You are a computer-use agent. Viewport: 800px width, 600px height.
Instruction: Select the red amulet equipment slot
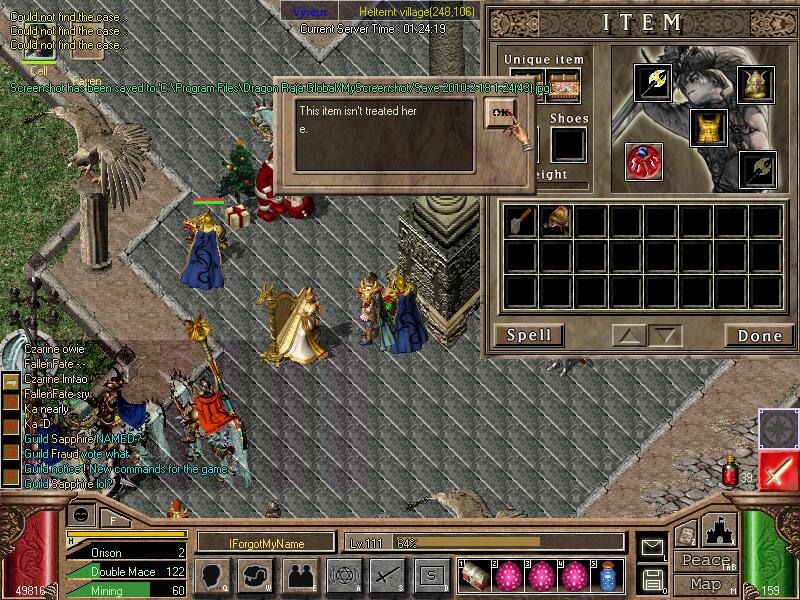tap(644, 162)
